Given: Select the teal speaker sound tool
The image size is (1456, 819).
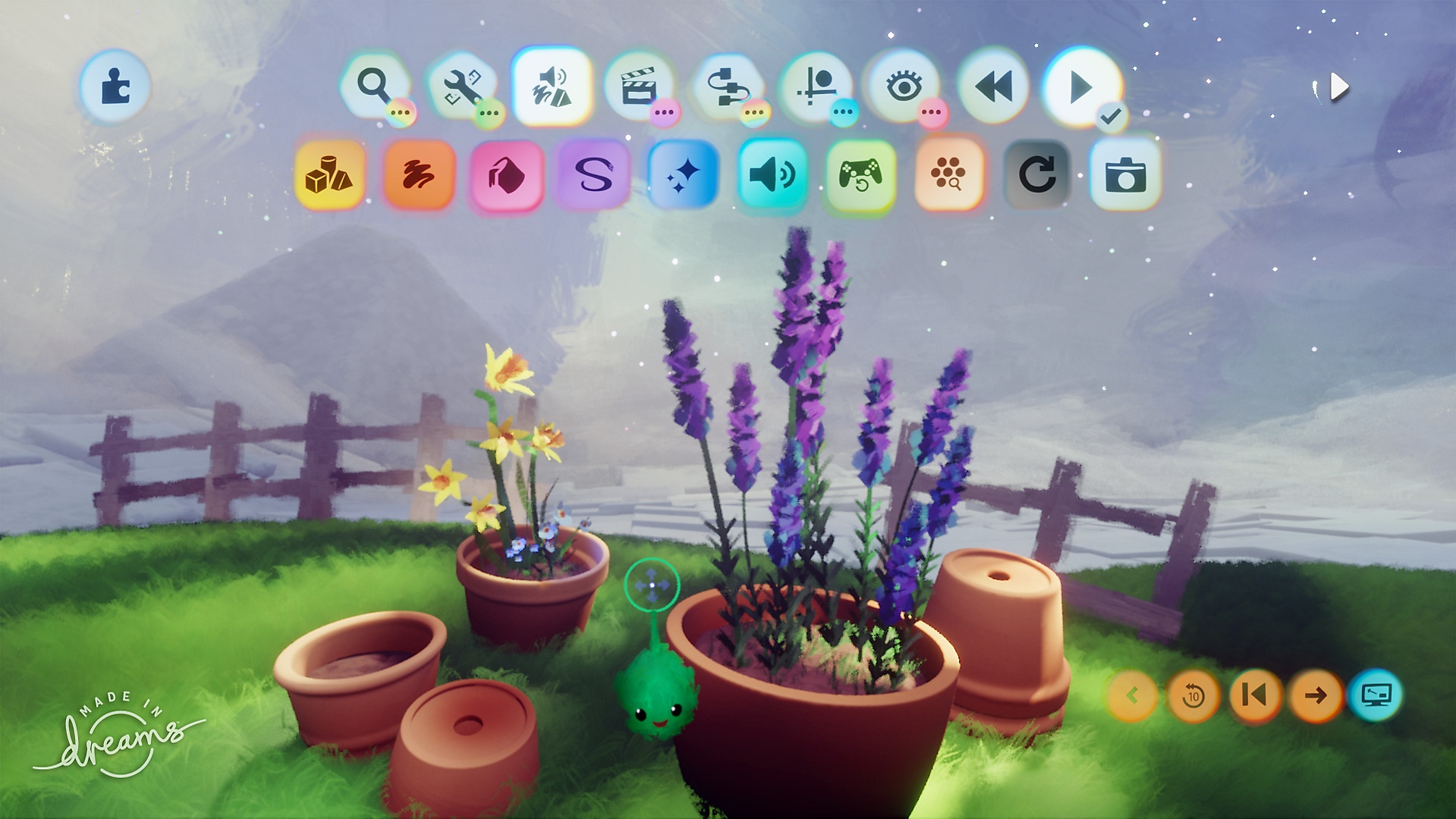Looking at the screenshot, I should click(x=771, y=176).
